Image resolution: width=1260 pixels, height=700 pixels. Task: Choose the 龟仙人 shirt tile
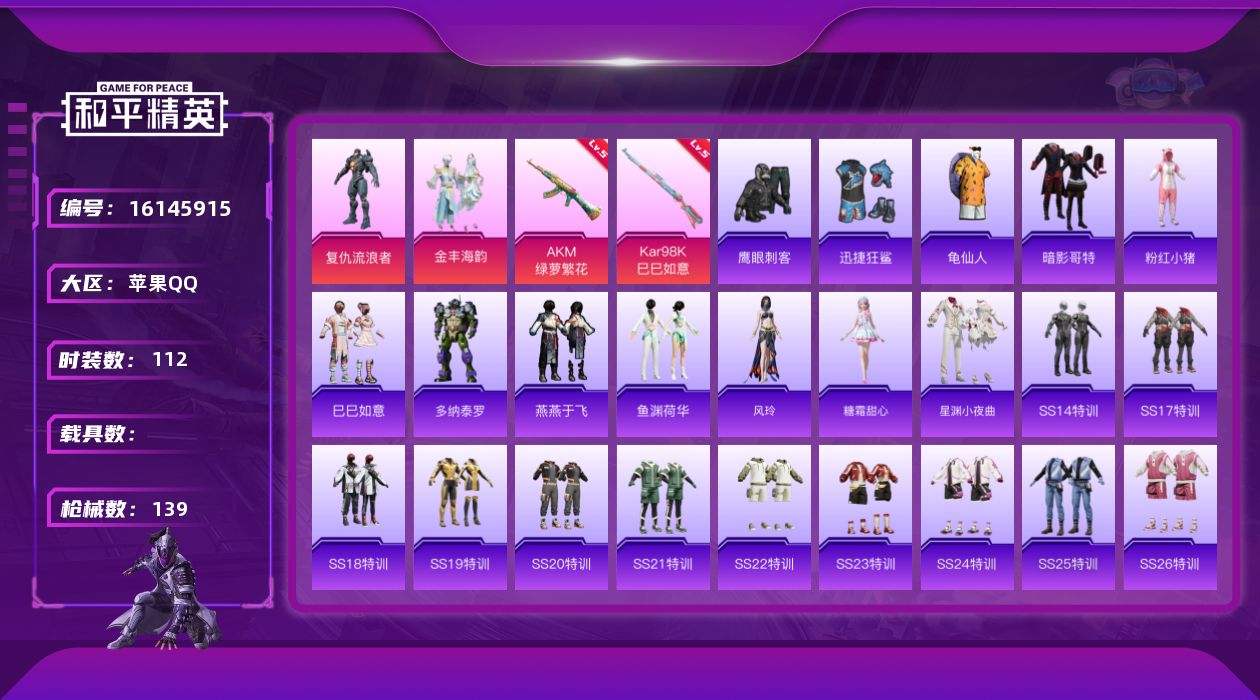(x=967, y=211)
